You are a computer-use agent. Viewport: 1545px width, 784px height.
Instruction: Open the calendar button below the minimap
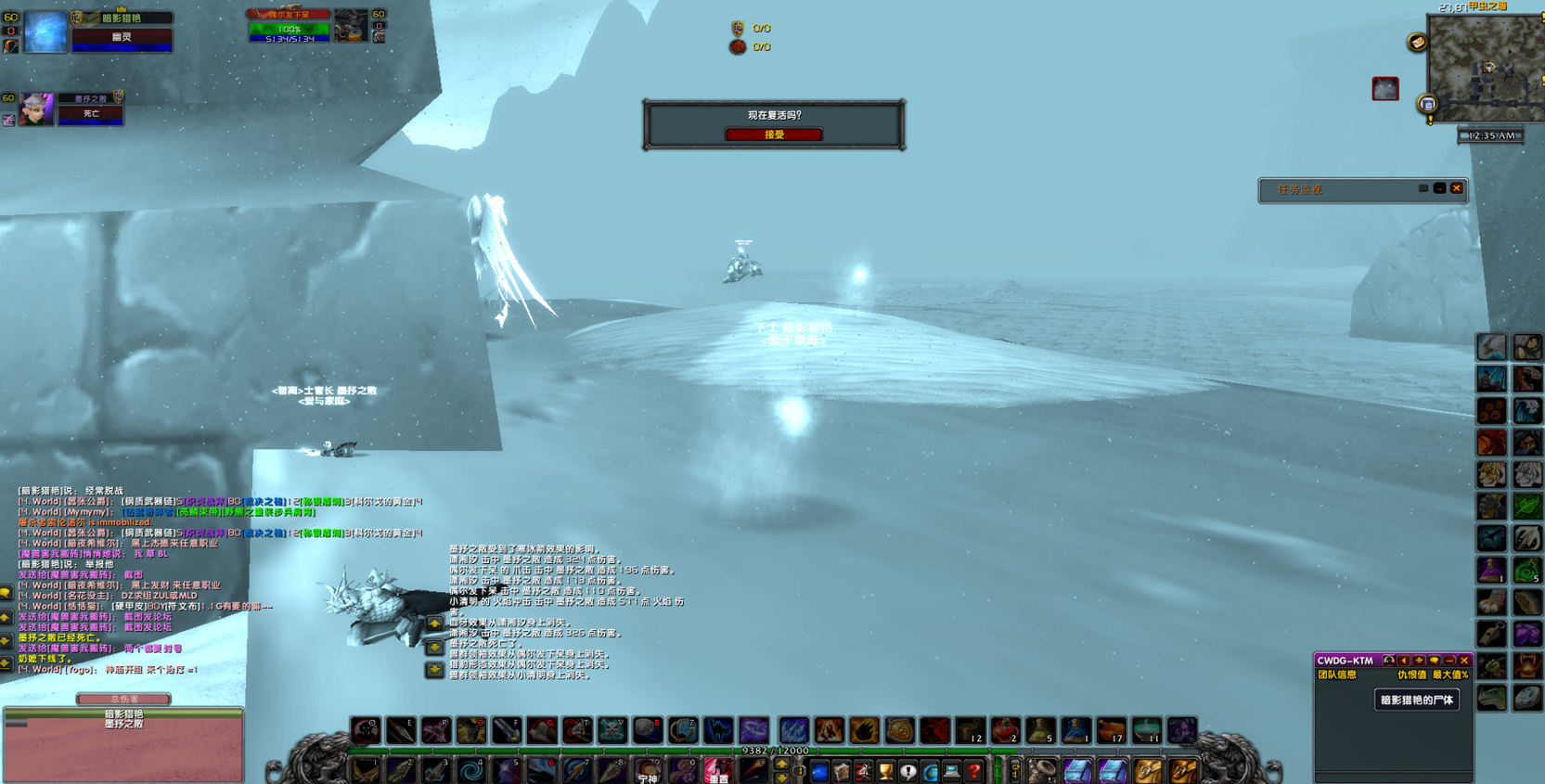tap(1428, 104)
